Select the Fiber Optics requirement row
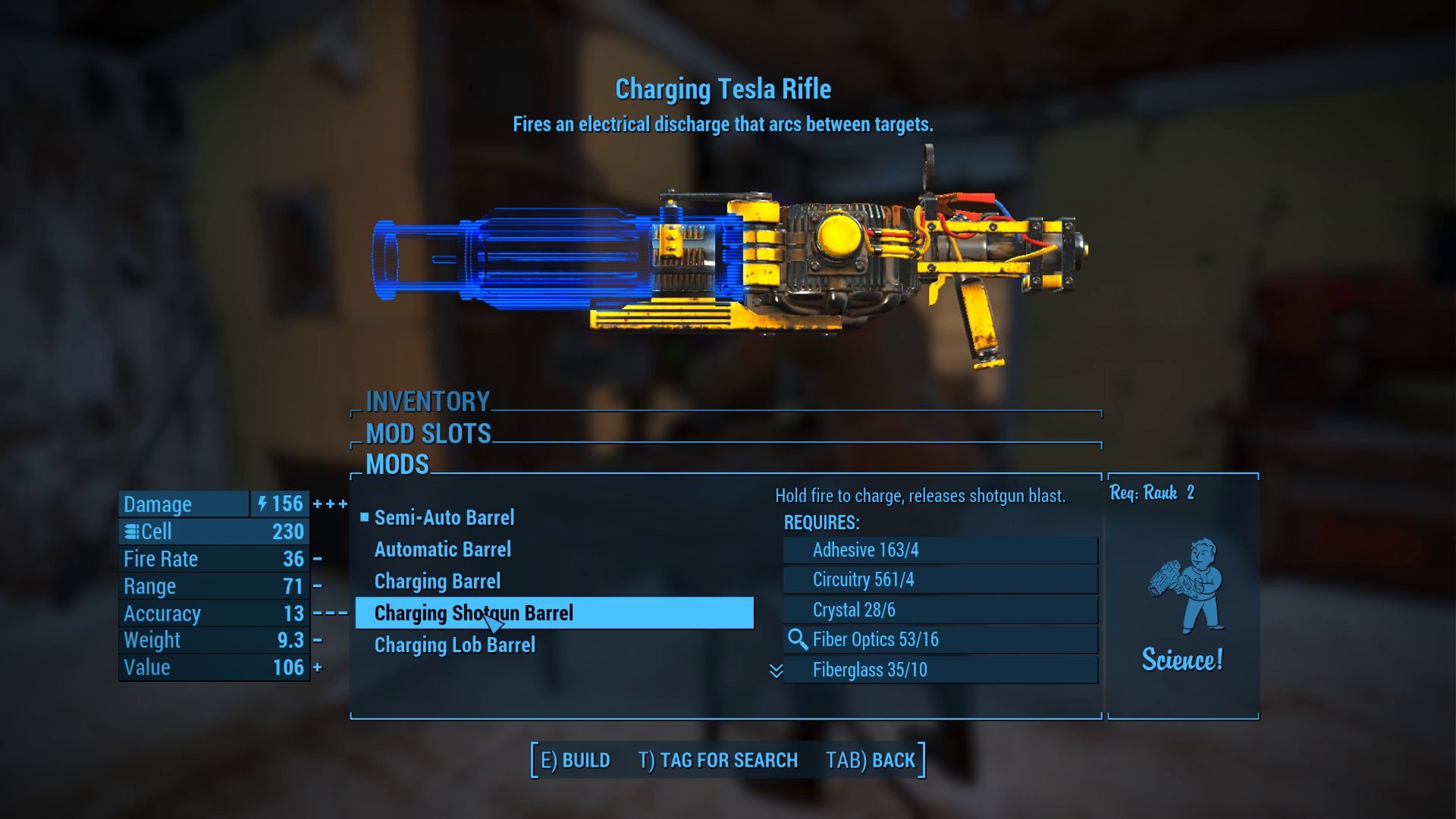Image resolution: width=1456 pixels, height=819 pixels. (x=940, y=640)
